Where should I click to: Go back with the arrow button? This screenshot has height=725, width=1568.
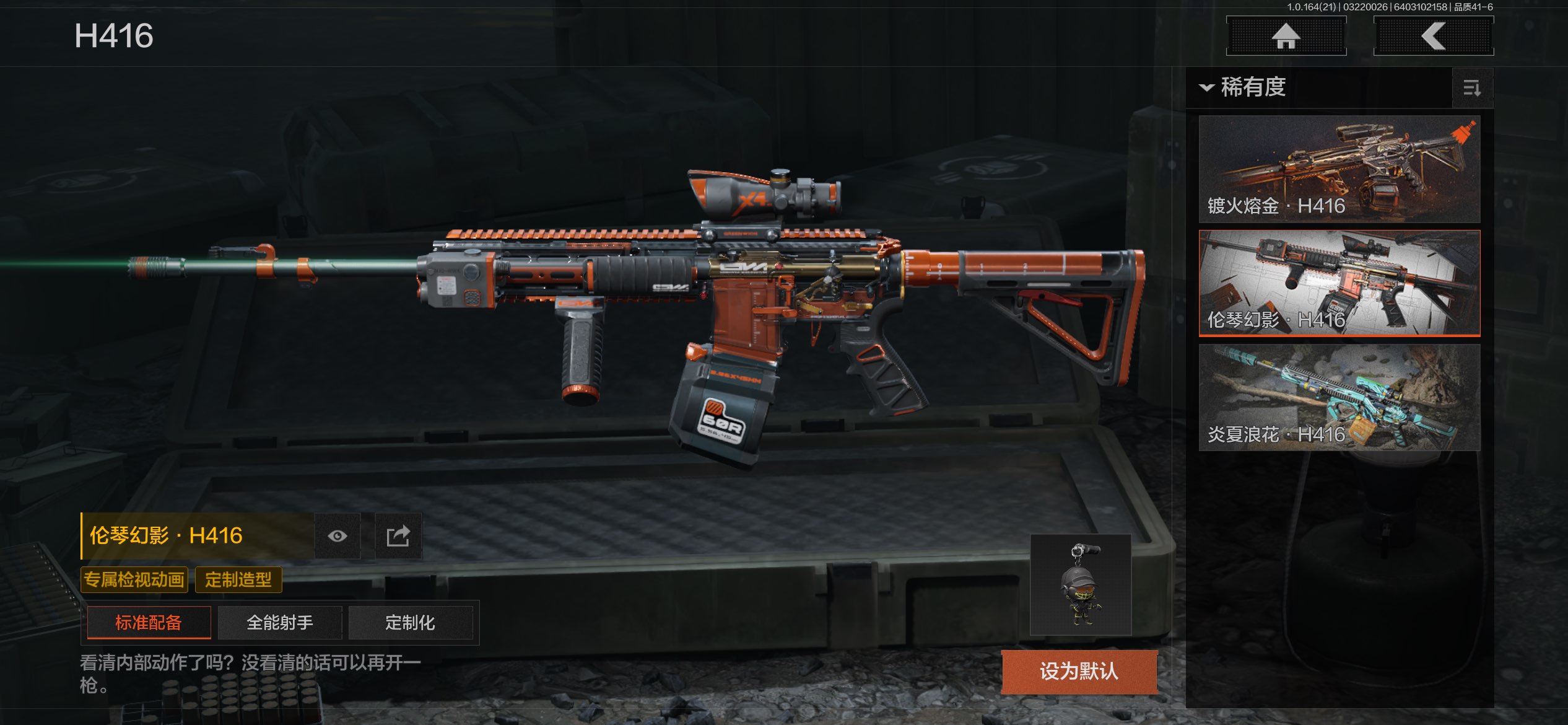click(1433, 36)
